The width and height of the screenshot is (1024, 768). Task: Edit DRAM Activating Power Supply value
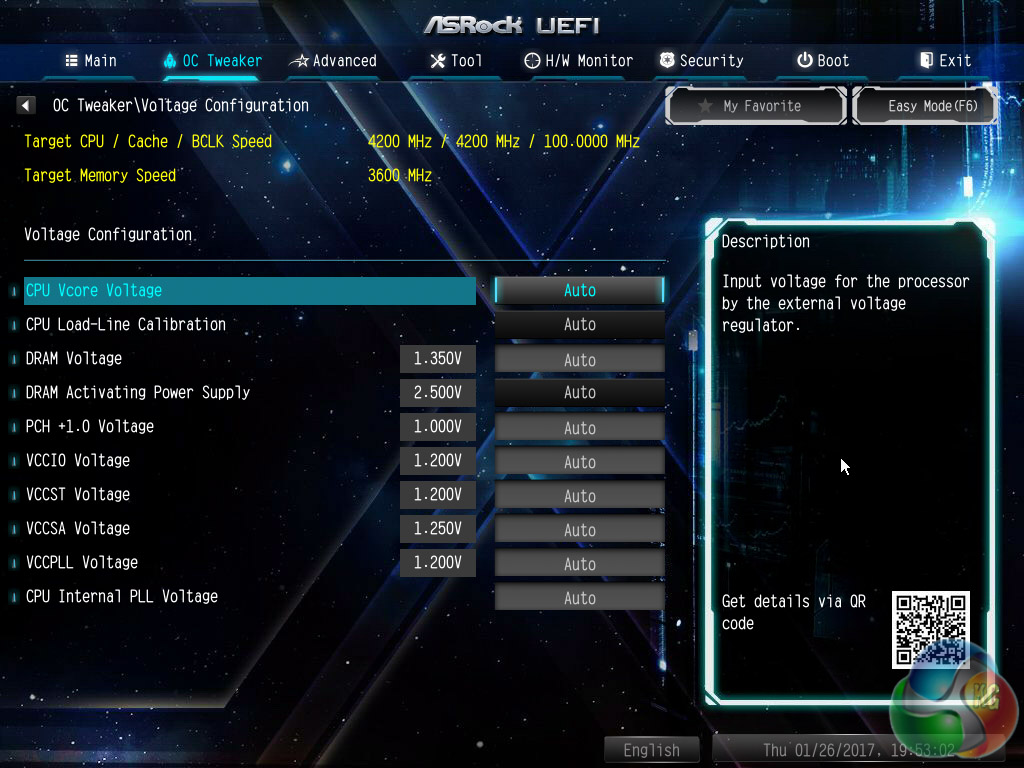pyautogui.click(x=579, y=393)
